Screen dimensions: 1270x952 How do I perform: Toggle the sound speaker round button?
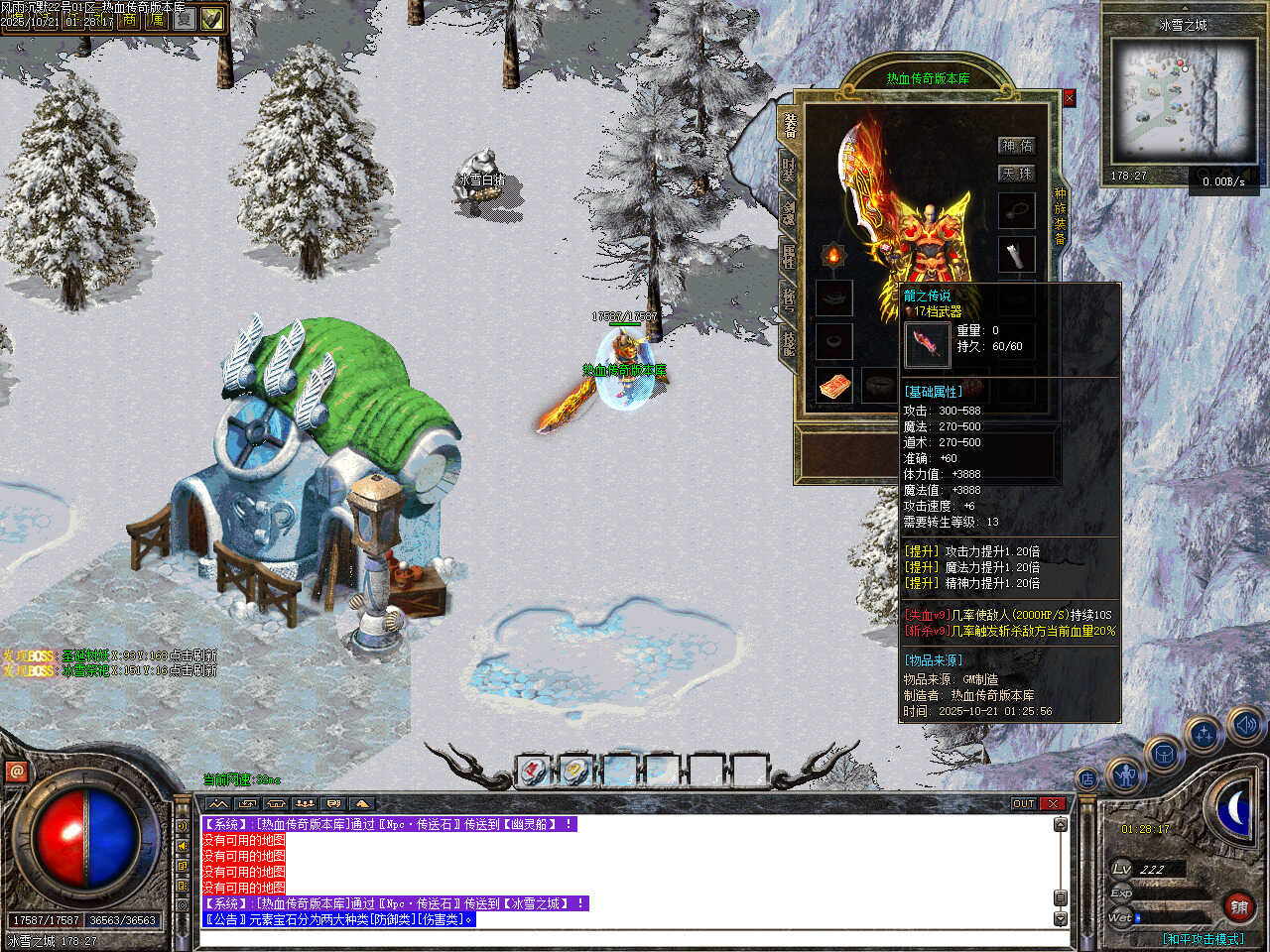[1244, 726]
